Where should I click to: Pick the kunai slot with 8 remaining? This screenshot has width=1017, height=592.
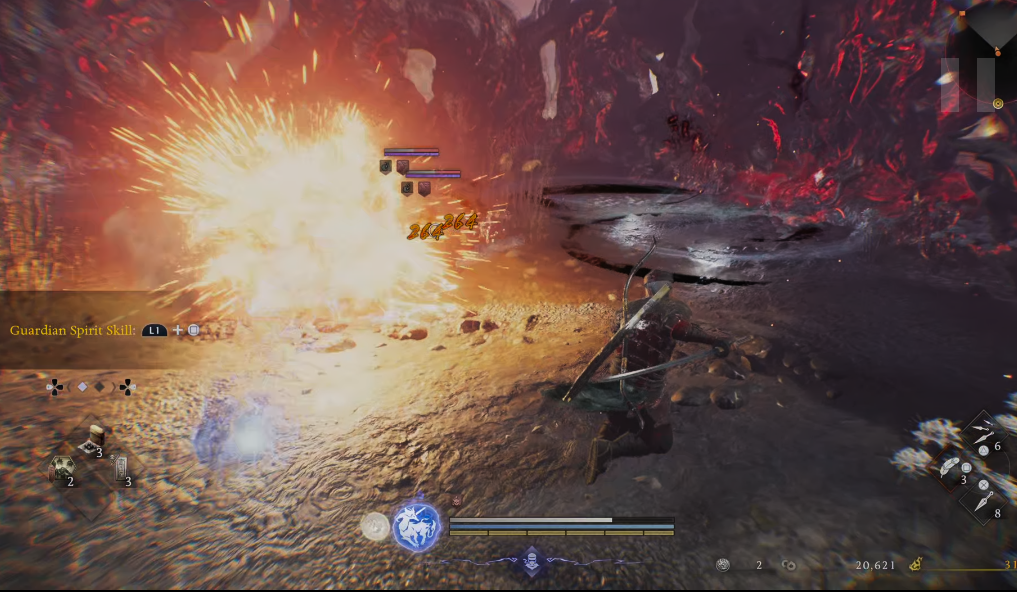[x=982, y=500]
